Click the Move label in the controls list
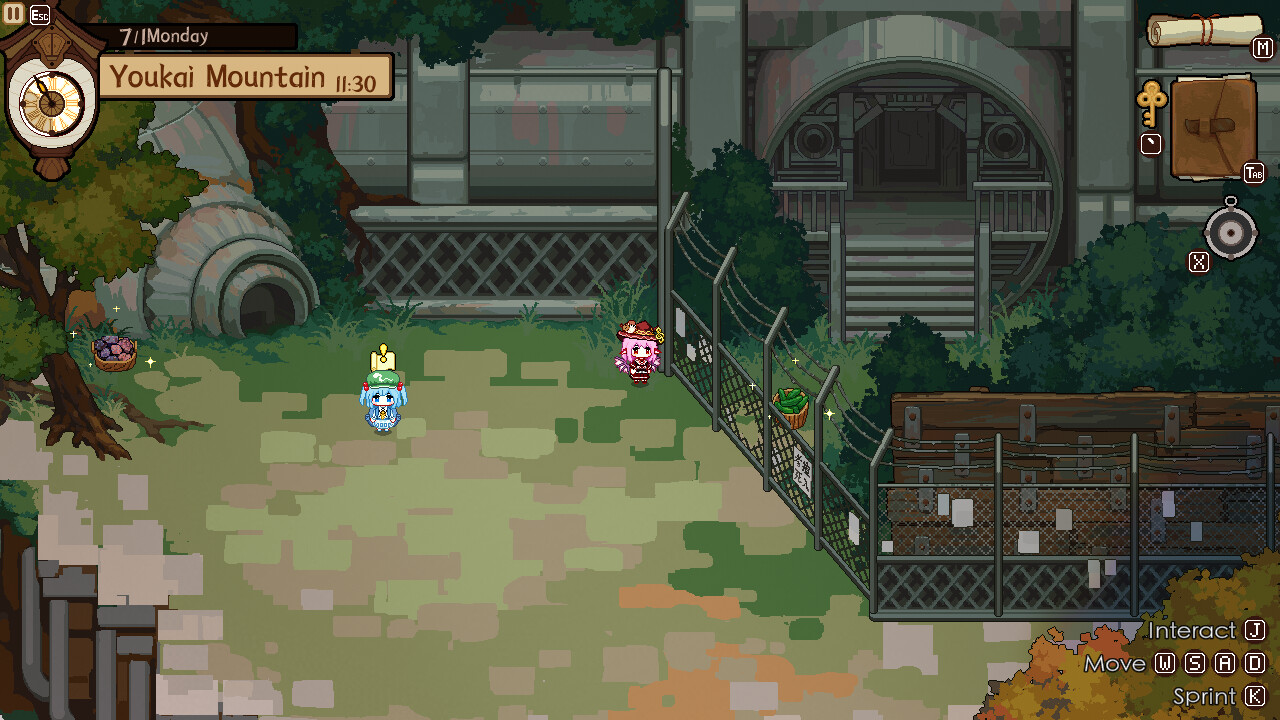 point(1113,663)
